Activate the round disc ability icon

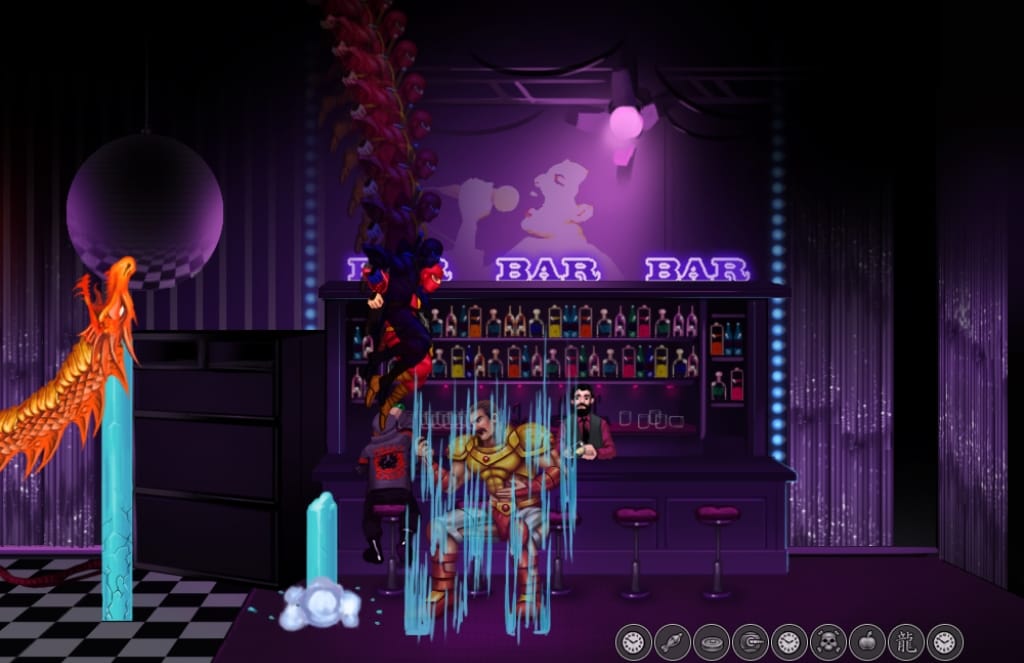pyautogui.click(x=712, y=641)
